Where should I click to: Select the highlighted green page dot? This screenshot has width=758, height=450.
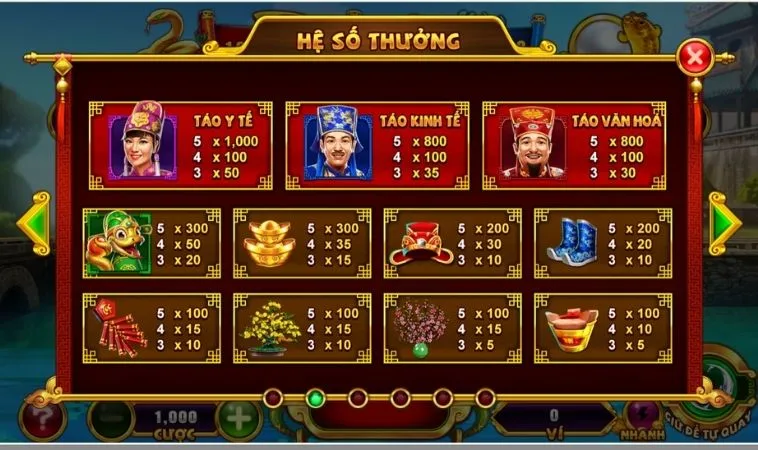[x=316, y=398]
